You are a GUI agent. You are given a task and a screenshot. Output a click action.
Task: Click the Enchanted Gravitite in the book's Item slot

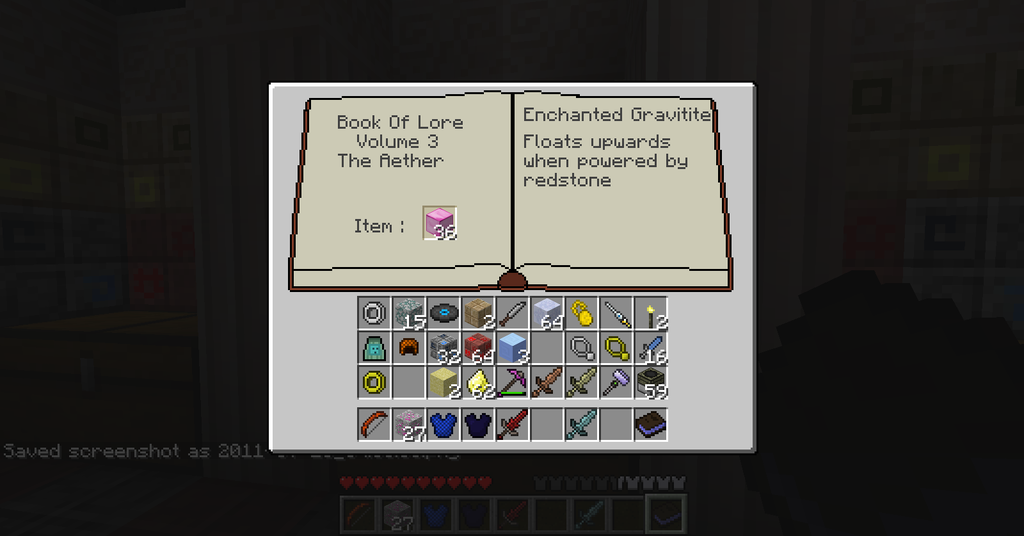[439, 224]
